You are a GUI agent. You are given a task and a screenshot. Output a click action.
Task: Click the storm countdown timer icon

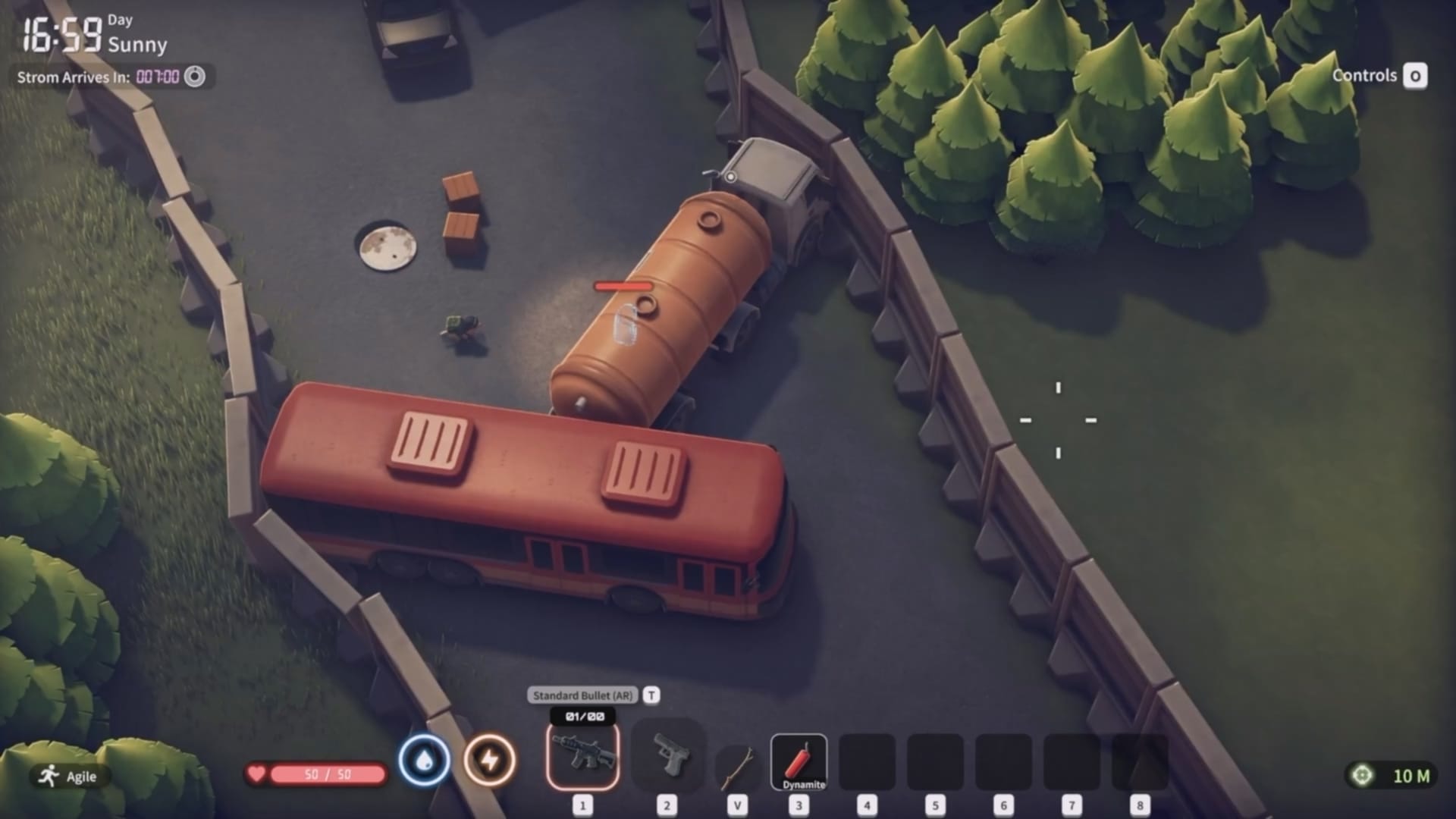tap(196, 76)
